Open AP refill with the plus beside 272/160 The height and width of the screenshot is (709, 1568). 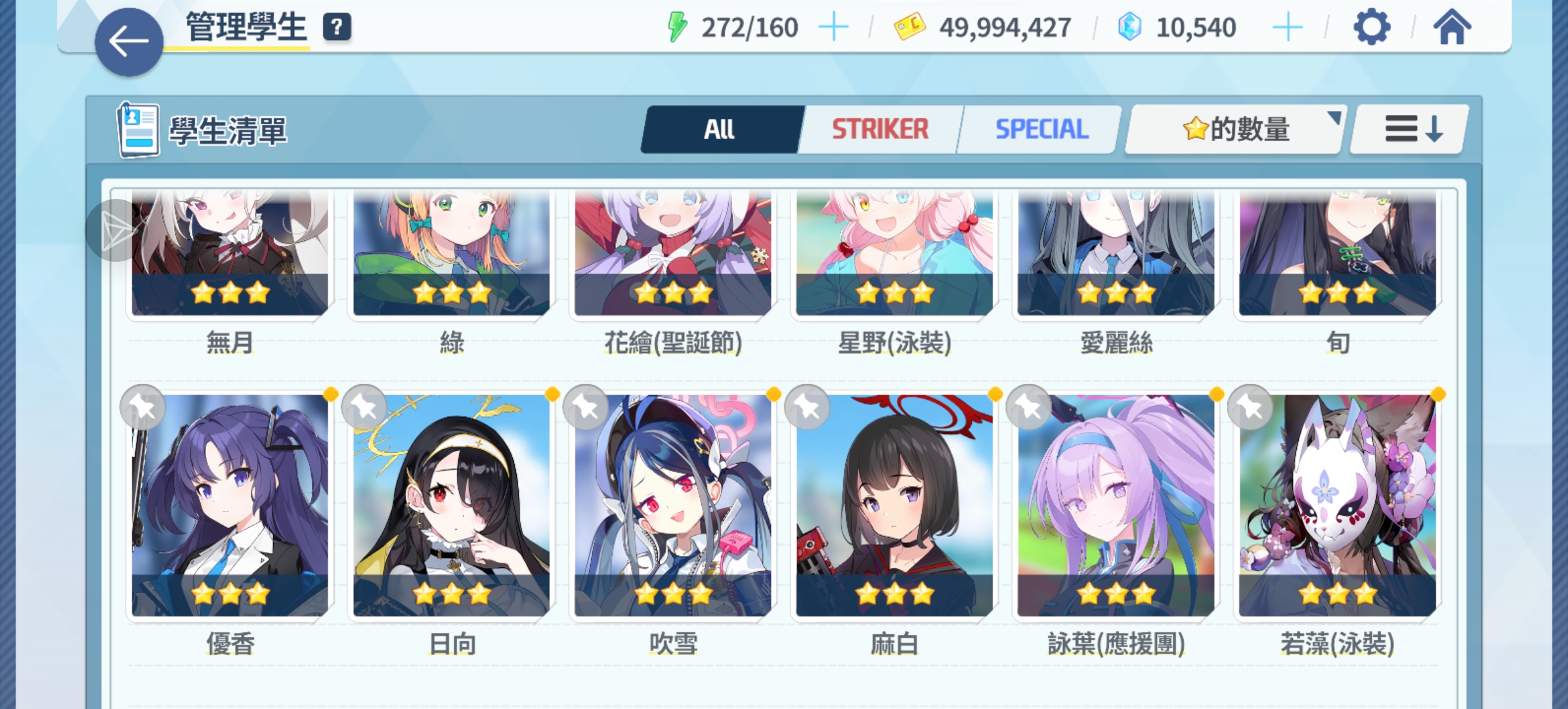click(x=834, y=28)
